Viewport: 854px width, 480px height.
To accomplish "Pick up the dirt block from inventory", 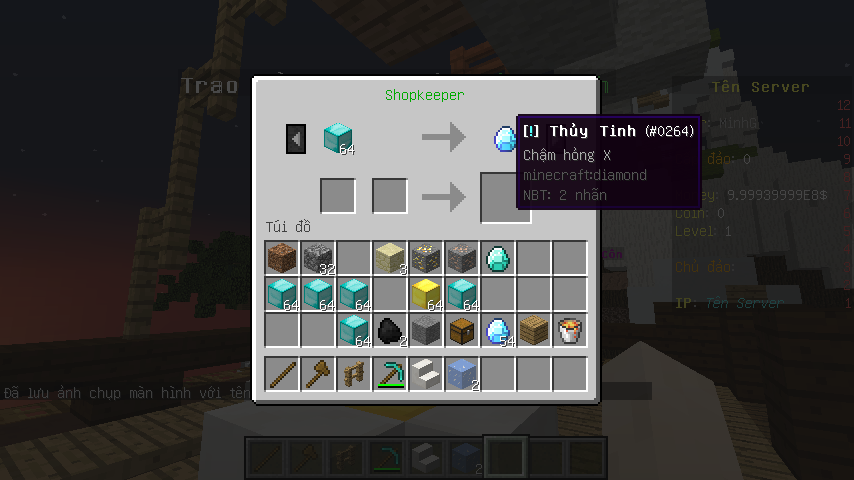I will point(283,259).
